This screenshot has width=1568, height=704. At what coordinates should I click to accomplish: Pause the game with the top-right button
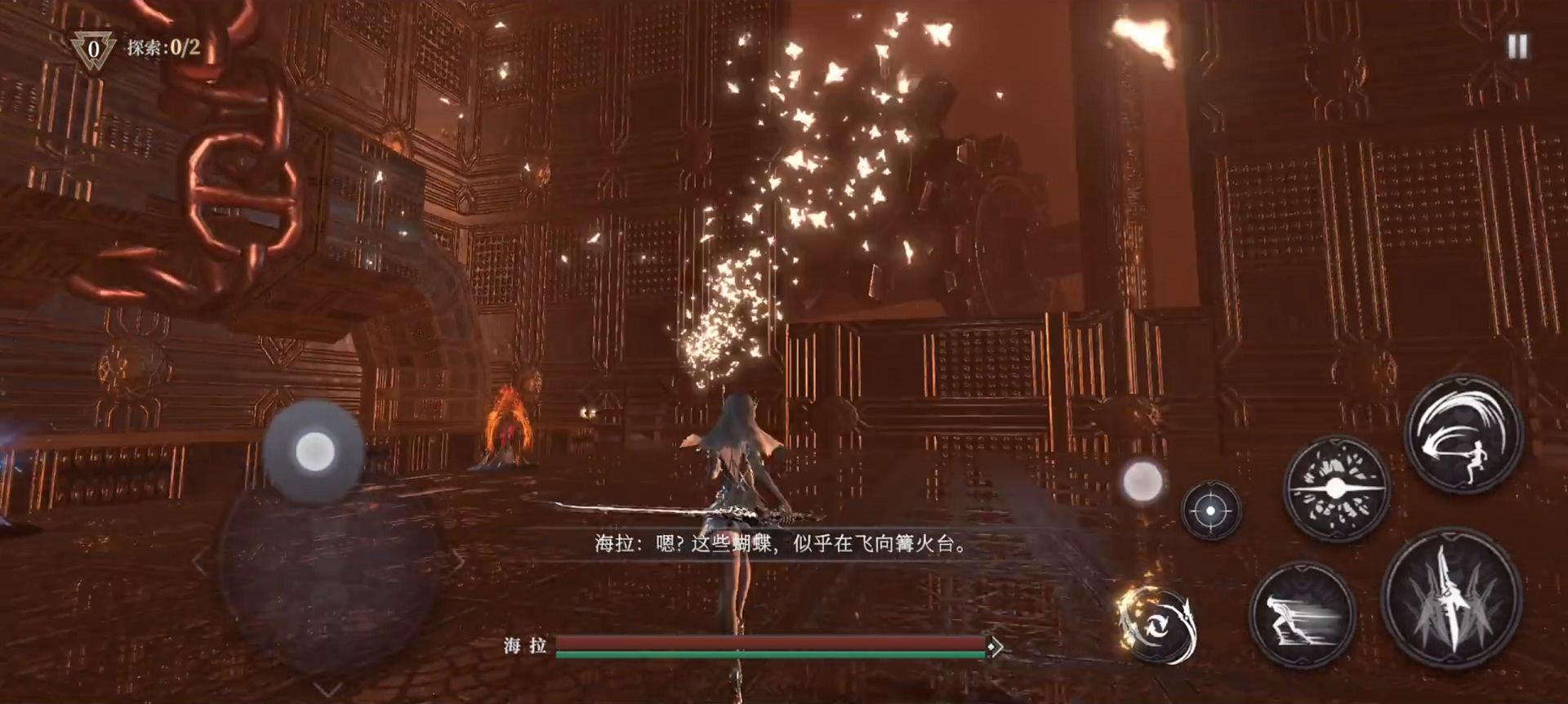(x=1517, y=47)
